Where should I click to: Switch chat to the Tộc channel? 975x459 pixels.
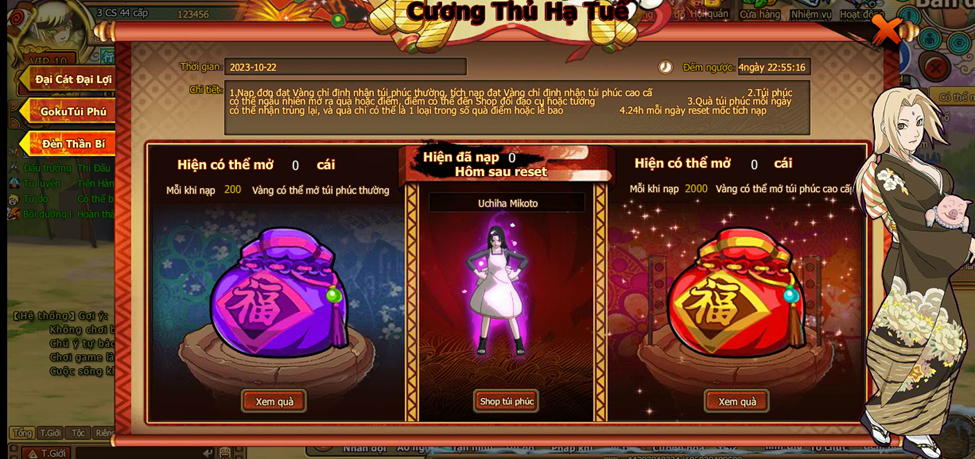coord(78,433)
